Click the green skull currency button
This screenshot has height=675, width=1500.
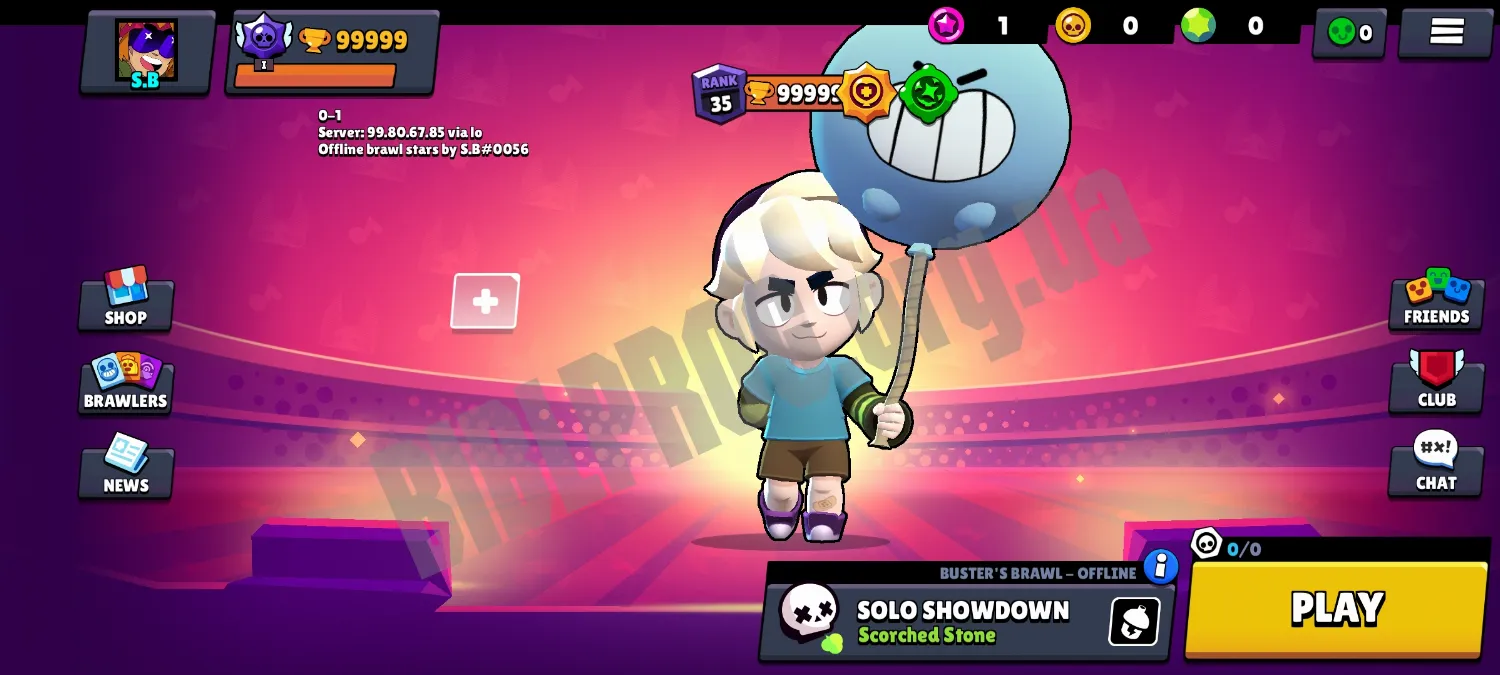[x=1349, y=33]
